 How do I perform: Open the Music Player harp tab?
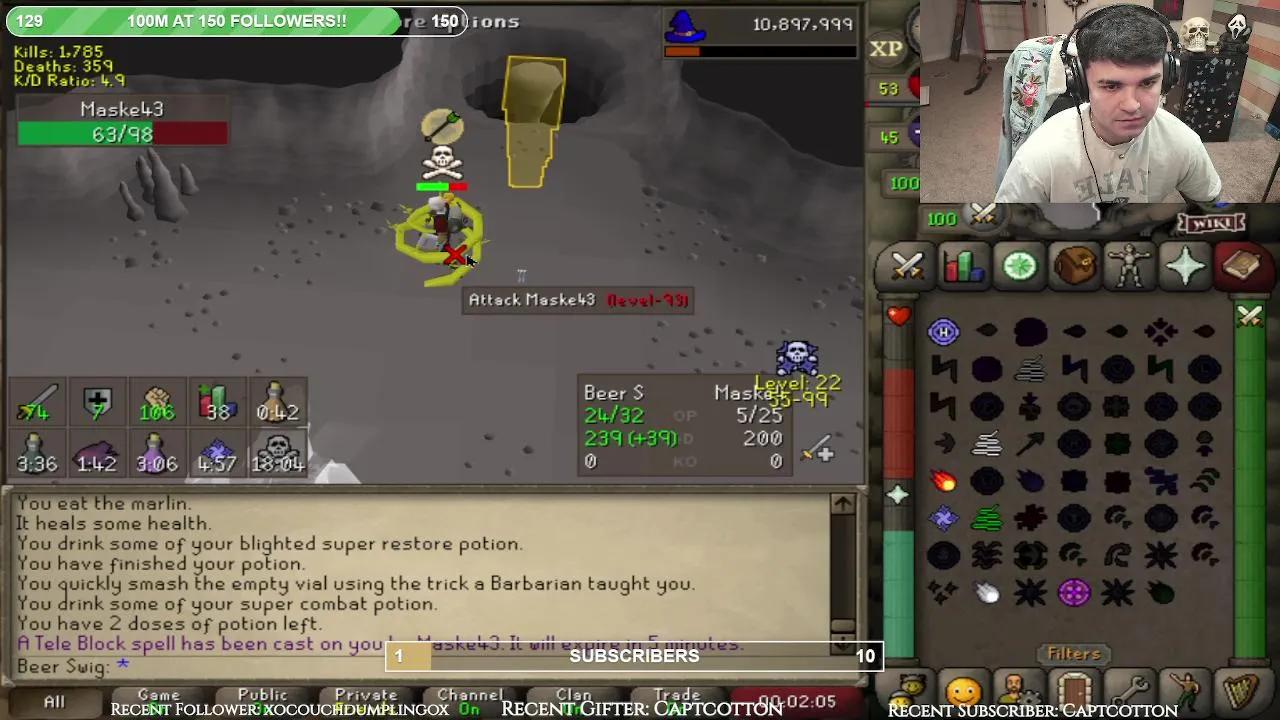(x=1240, y=690)
